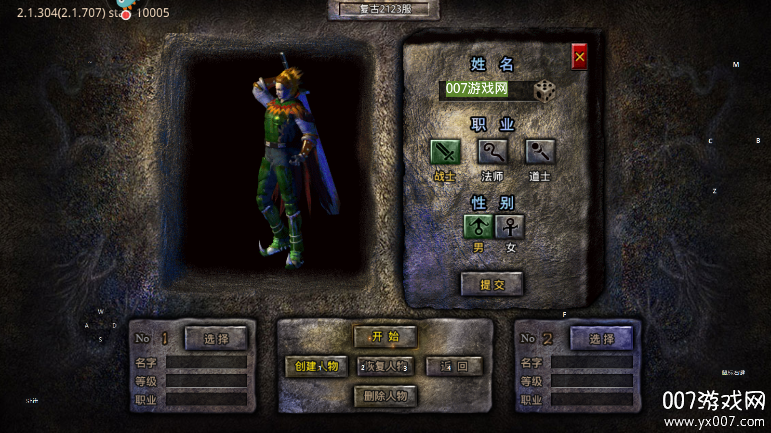Click the character name input field
The height and width of the screenshot is (433, 771).
[484, 90]
